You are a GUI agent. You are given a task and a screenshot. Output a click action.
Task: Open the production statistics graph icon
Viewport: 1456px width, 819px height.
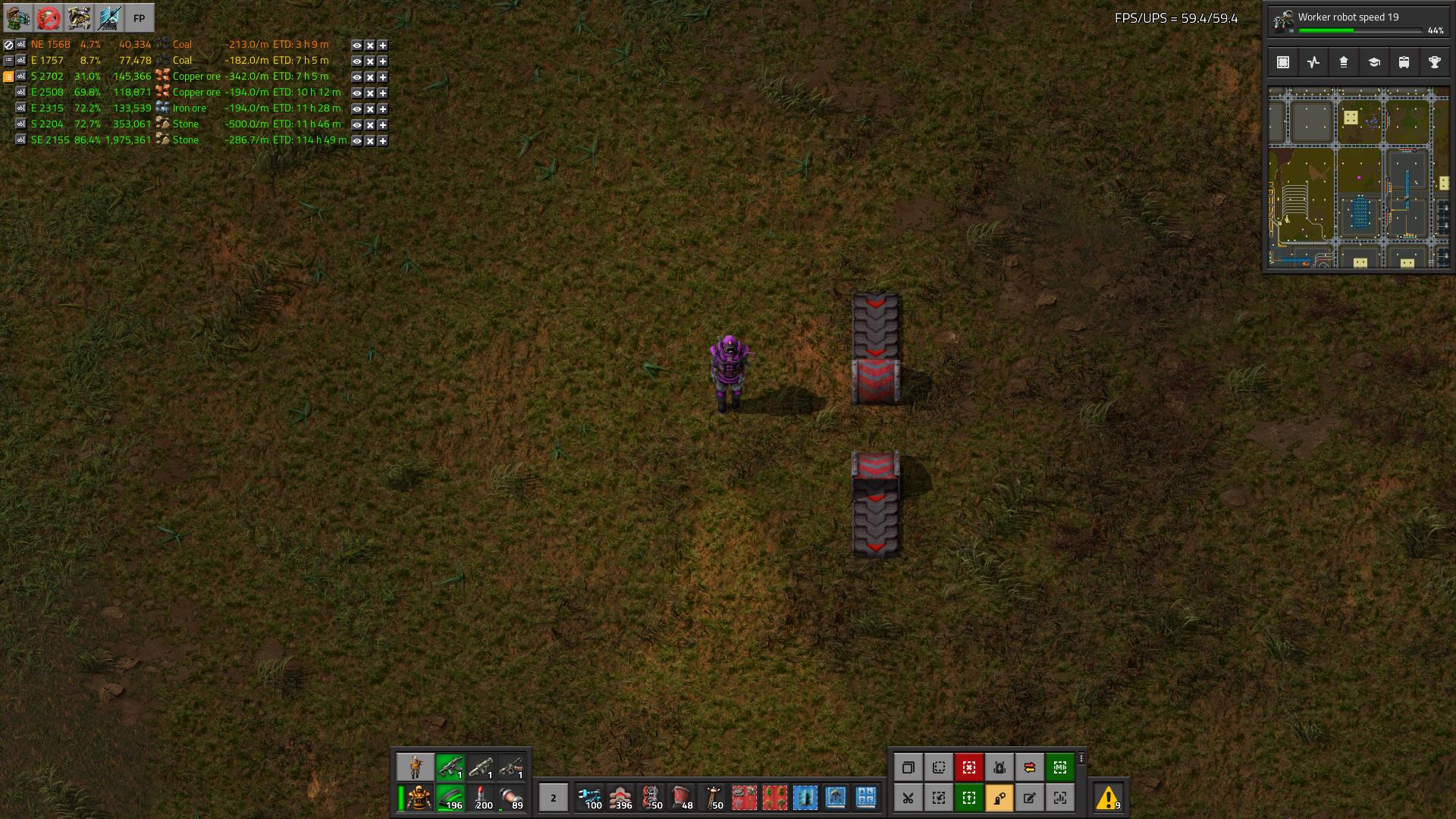(1313, 62)
